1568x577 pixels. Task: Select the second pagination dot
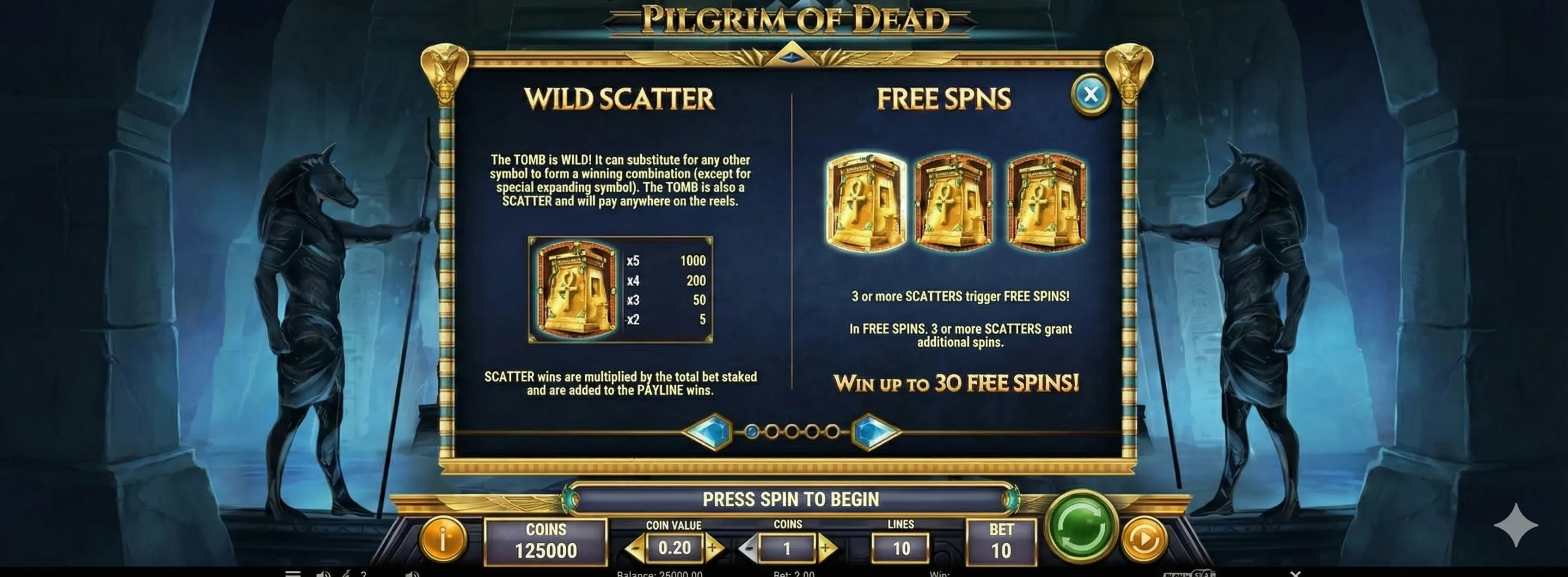pyautogui.click(x=772, y=432)
